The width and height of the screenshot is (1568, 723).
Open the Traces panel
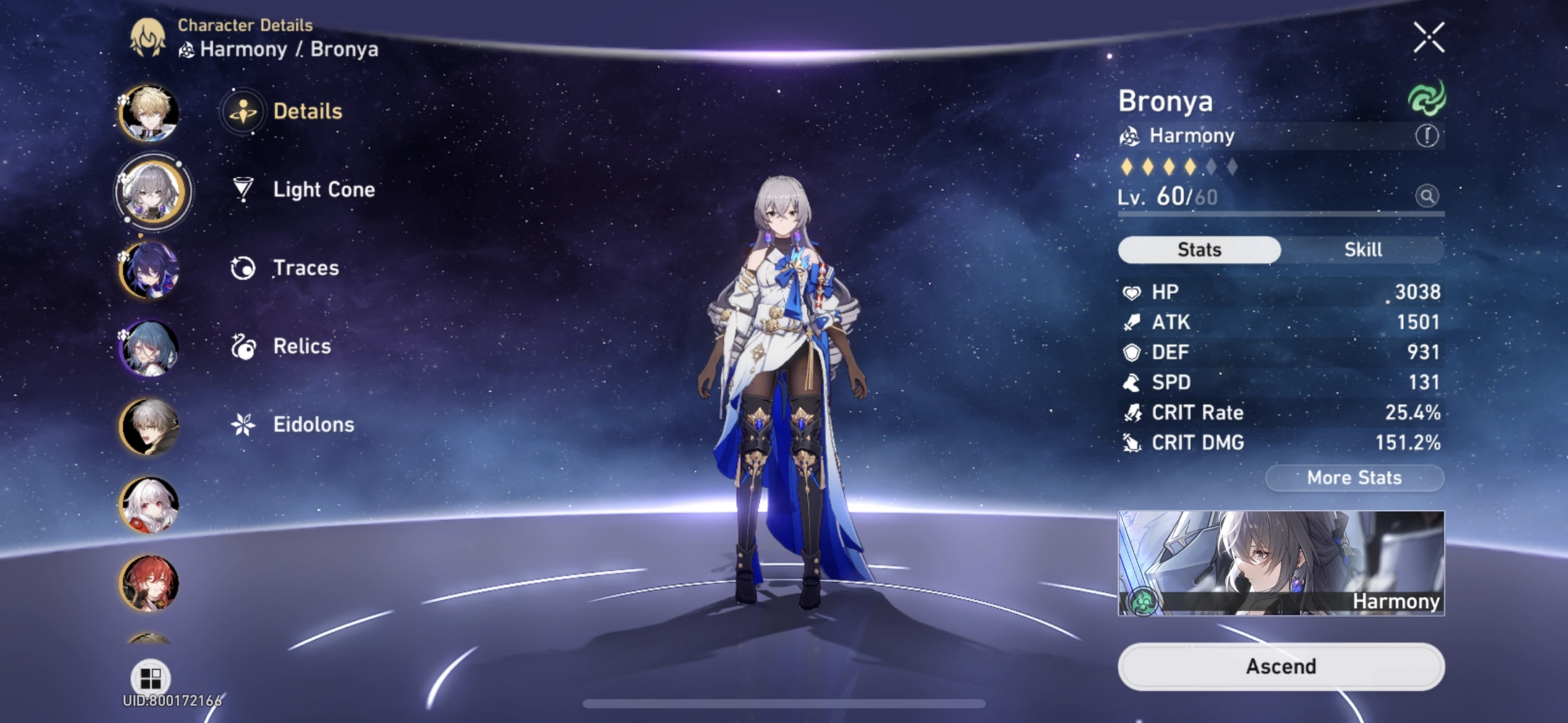tap(305, 268)
